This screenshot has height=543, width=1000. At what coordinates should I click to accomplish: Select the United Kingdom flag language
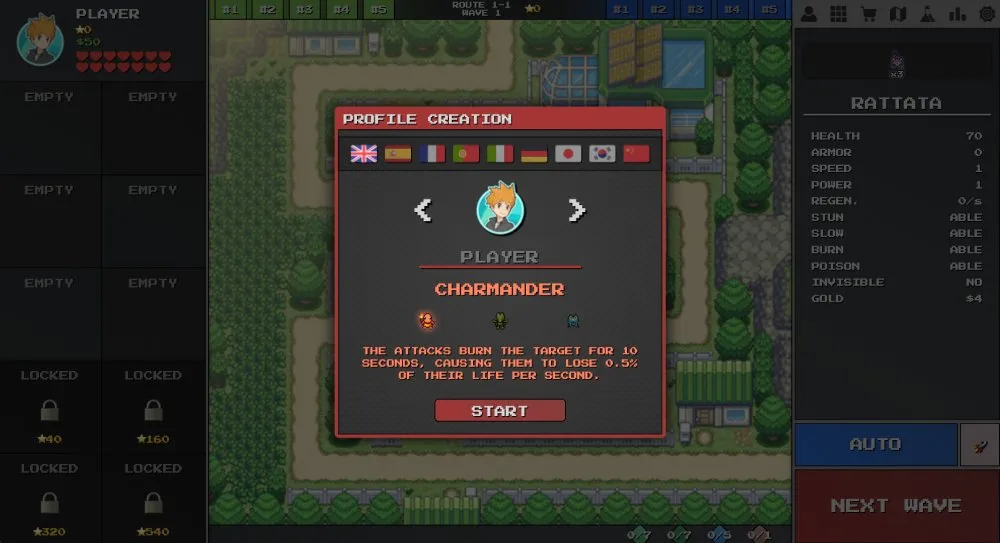click(364, 154)
